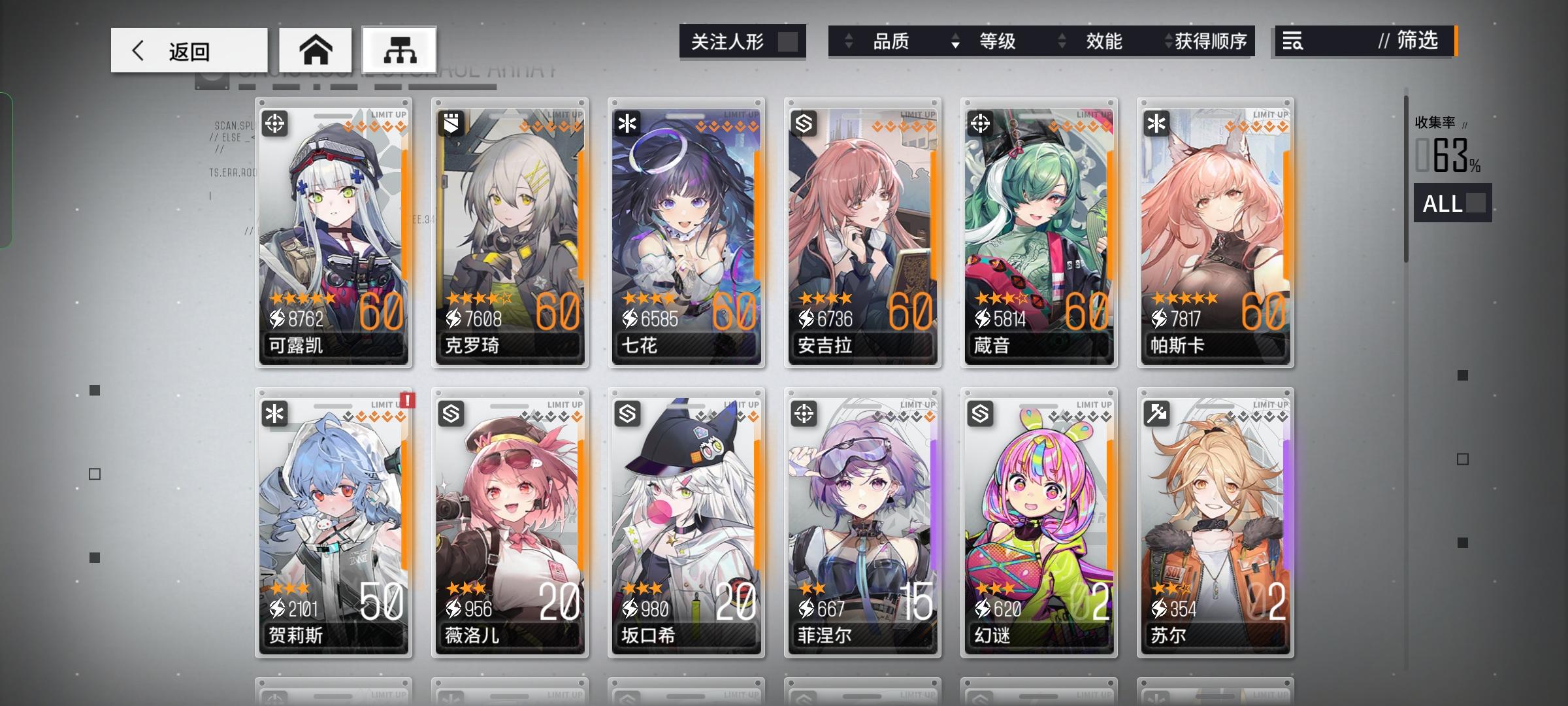Click the guard class icon on 克罗琦's card
Image resolution: width=1568 pixels, height=706 pixels.
(x=453, y=123)
